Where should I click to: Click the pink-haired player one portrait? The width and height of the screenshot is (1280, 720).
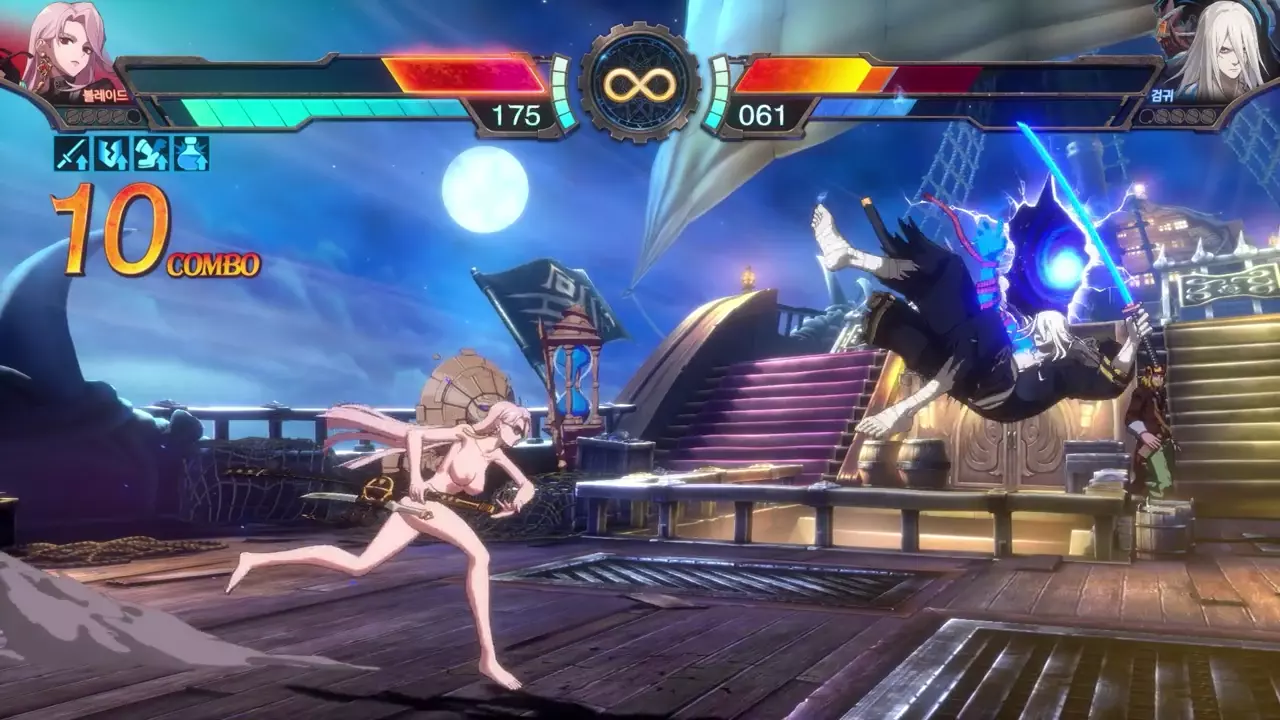coord(68,50)
